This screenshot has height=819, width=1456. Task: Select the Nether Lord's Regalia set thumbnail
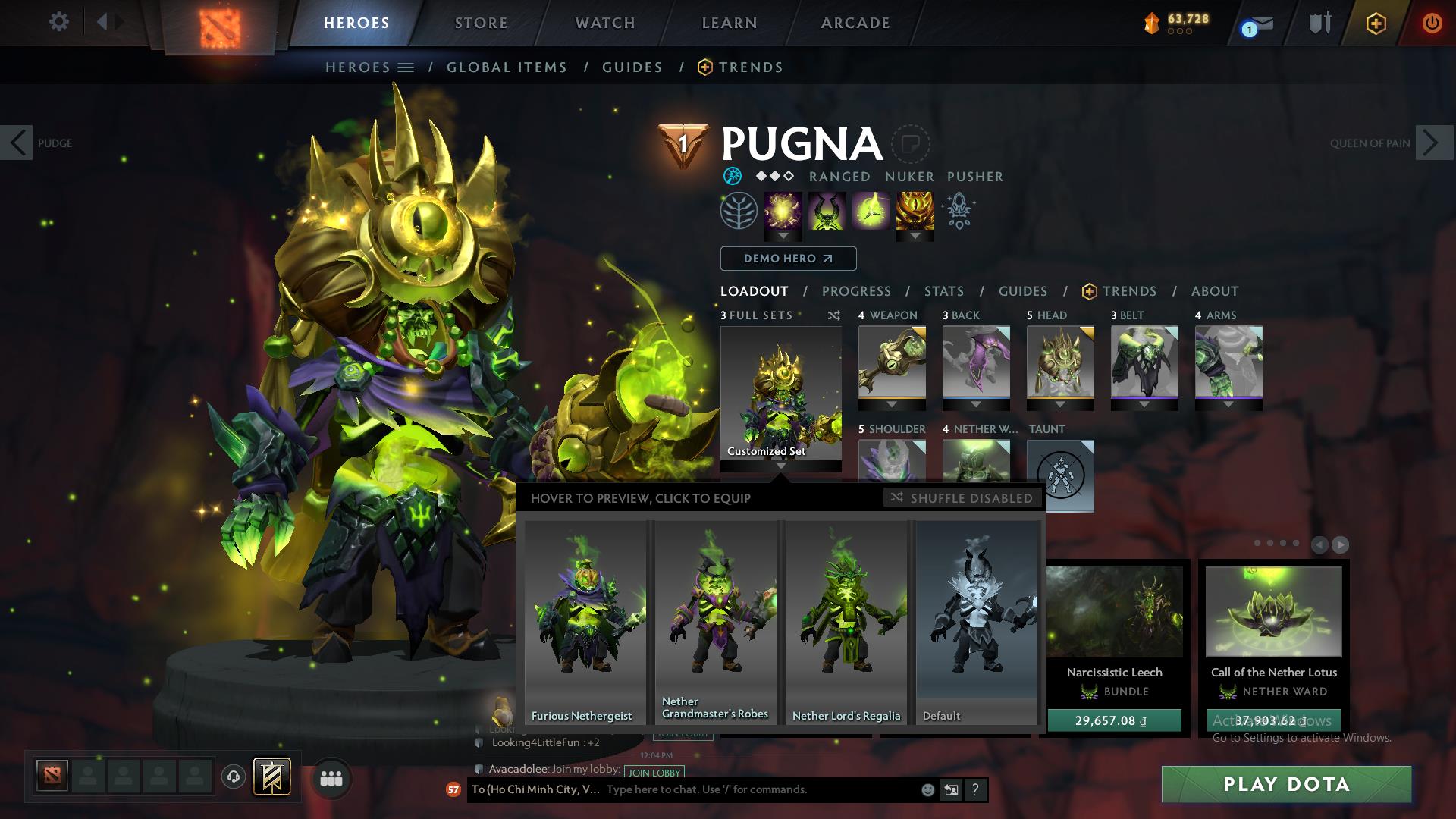pyautogui.click(x=846, y=618)
